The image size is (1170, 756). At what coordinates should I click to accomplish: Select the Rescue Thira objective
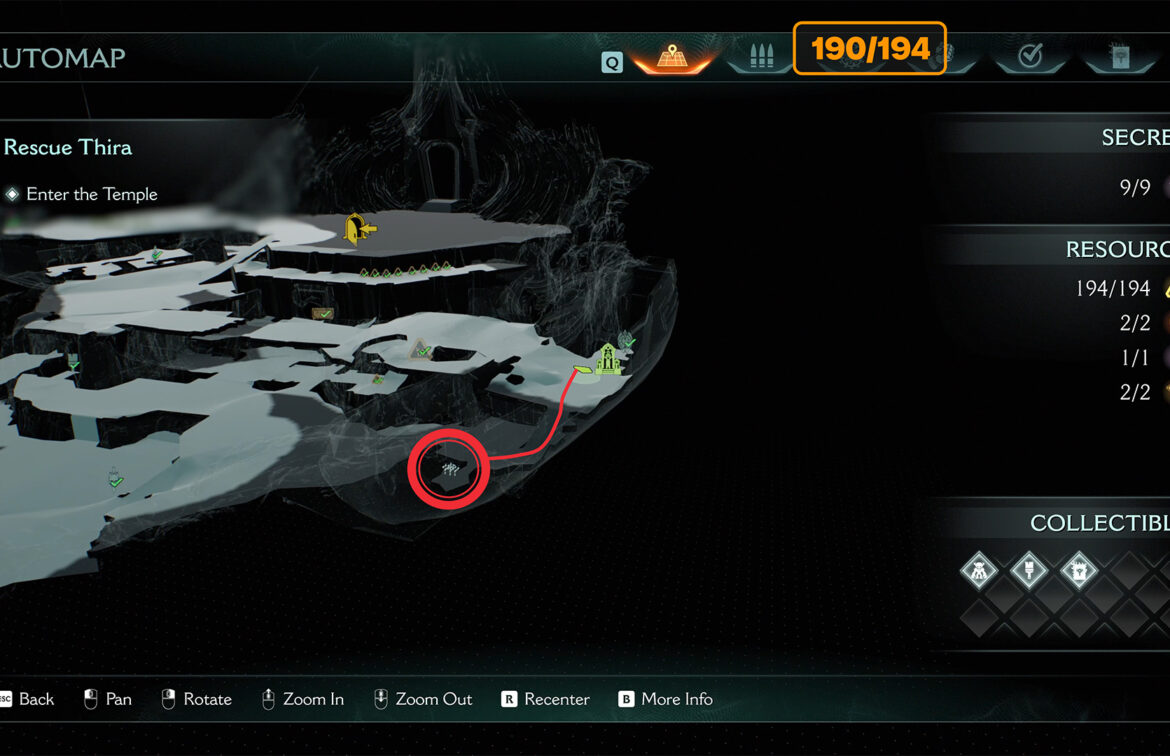(x=68, y=147)
